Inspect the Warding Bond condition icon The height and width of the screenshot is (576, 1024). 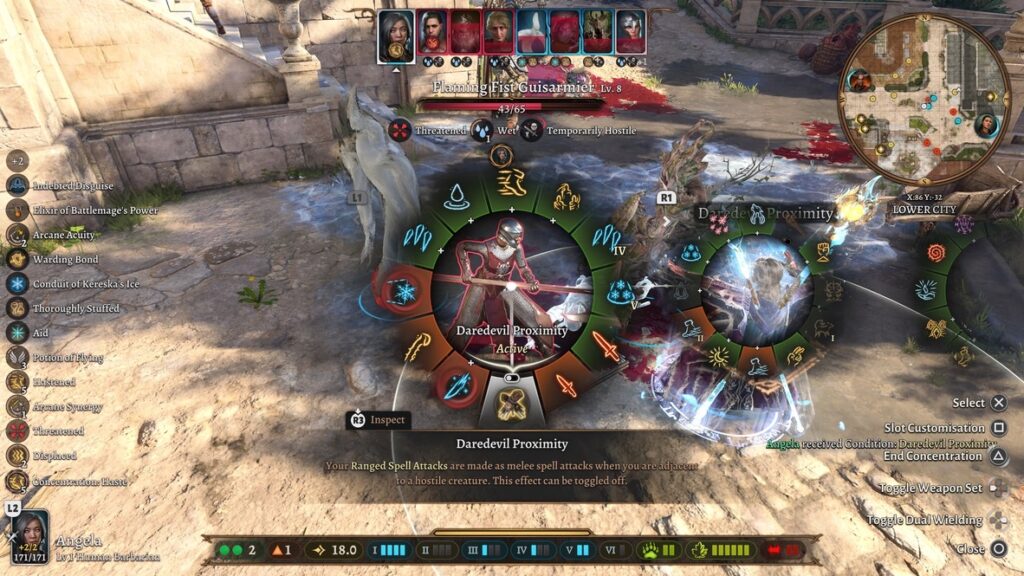[17, 259]
